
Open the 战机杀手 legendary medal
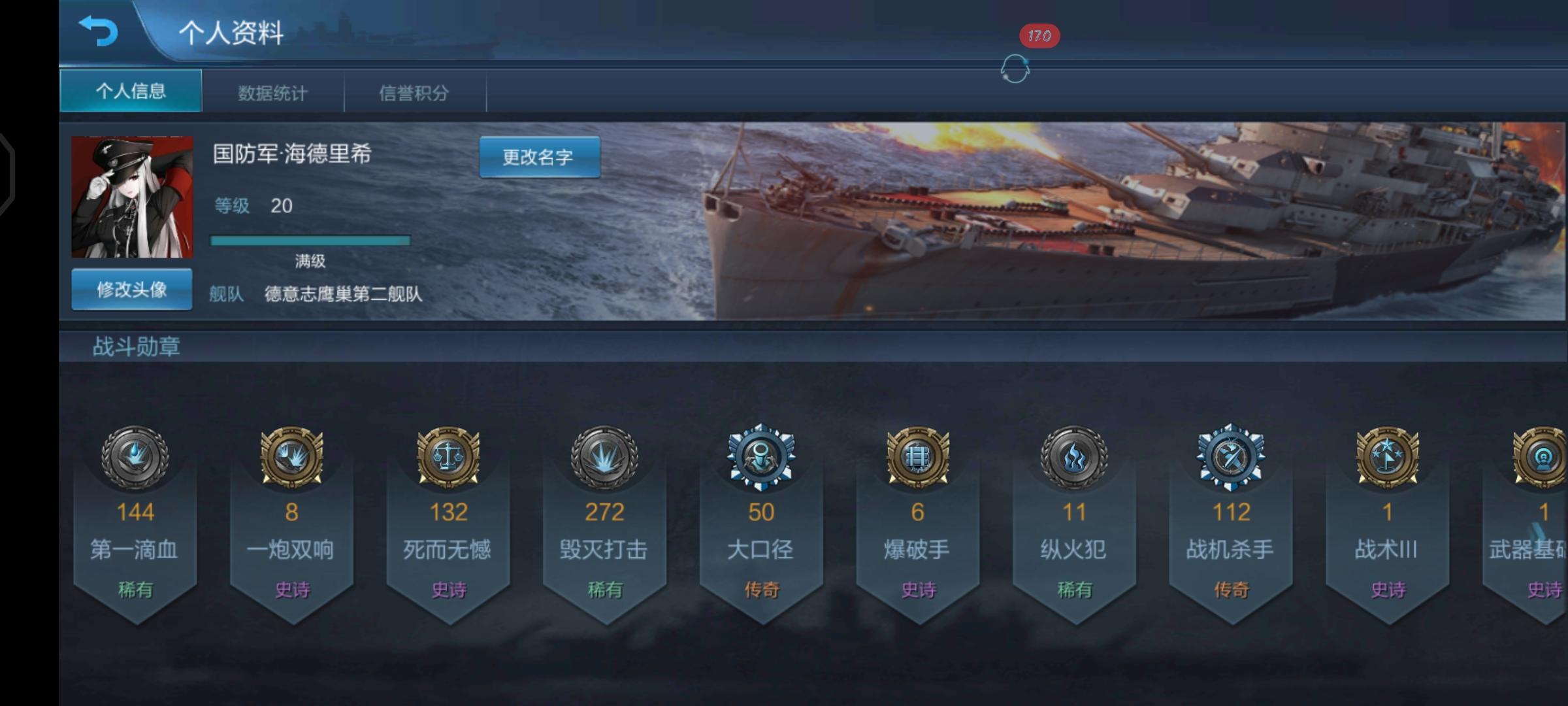(1232, 458)
